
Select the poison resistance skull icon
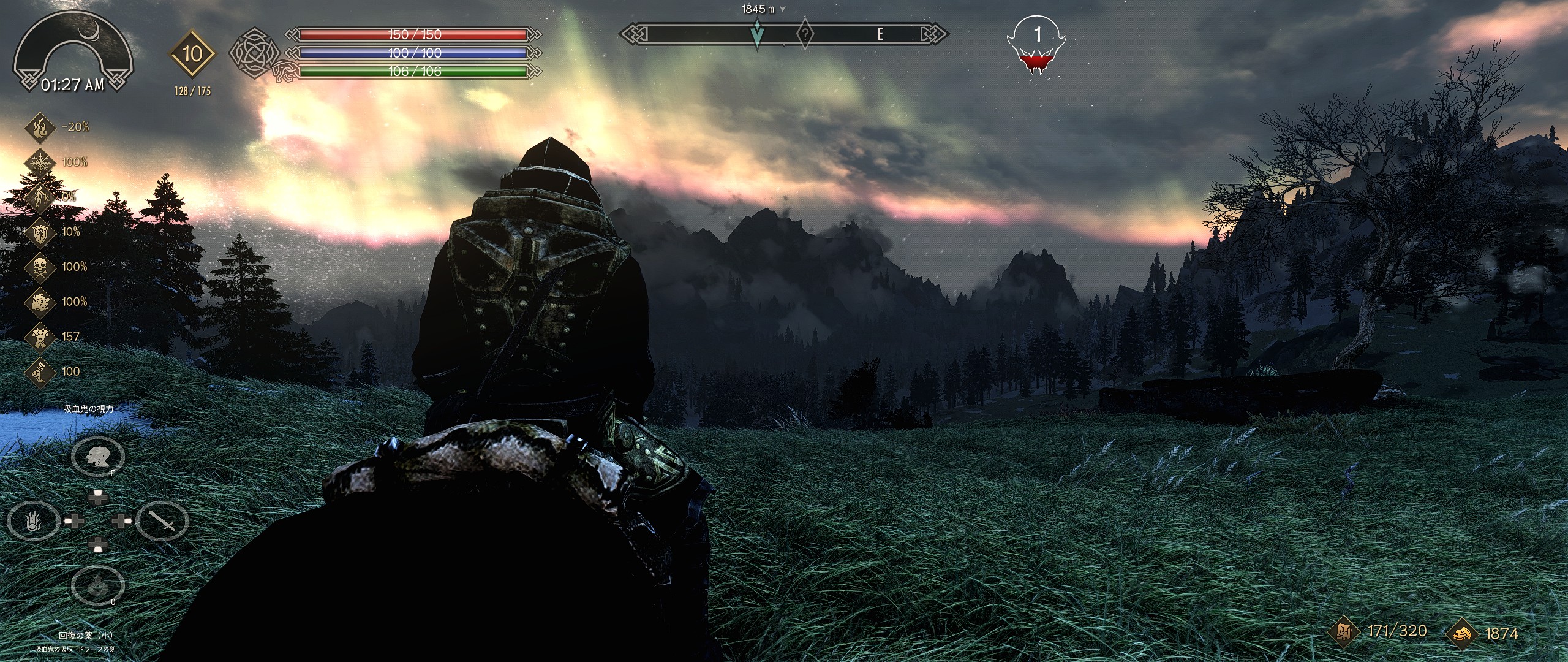point(40,267)
